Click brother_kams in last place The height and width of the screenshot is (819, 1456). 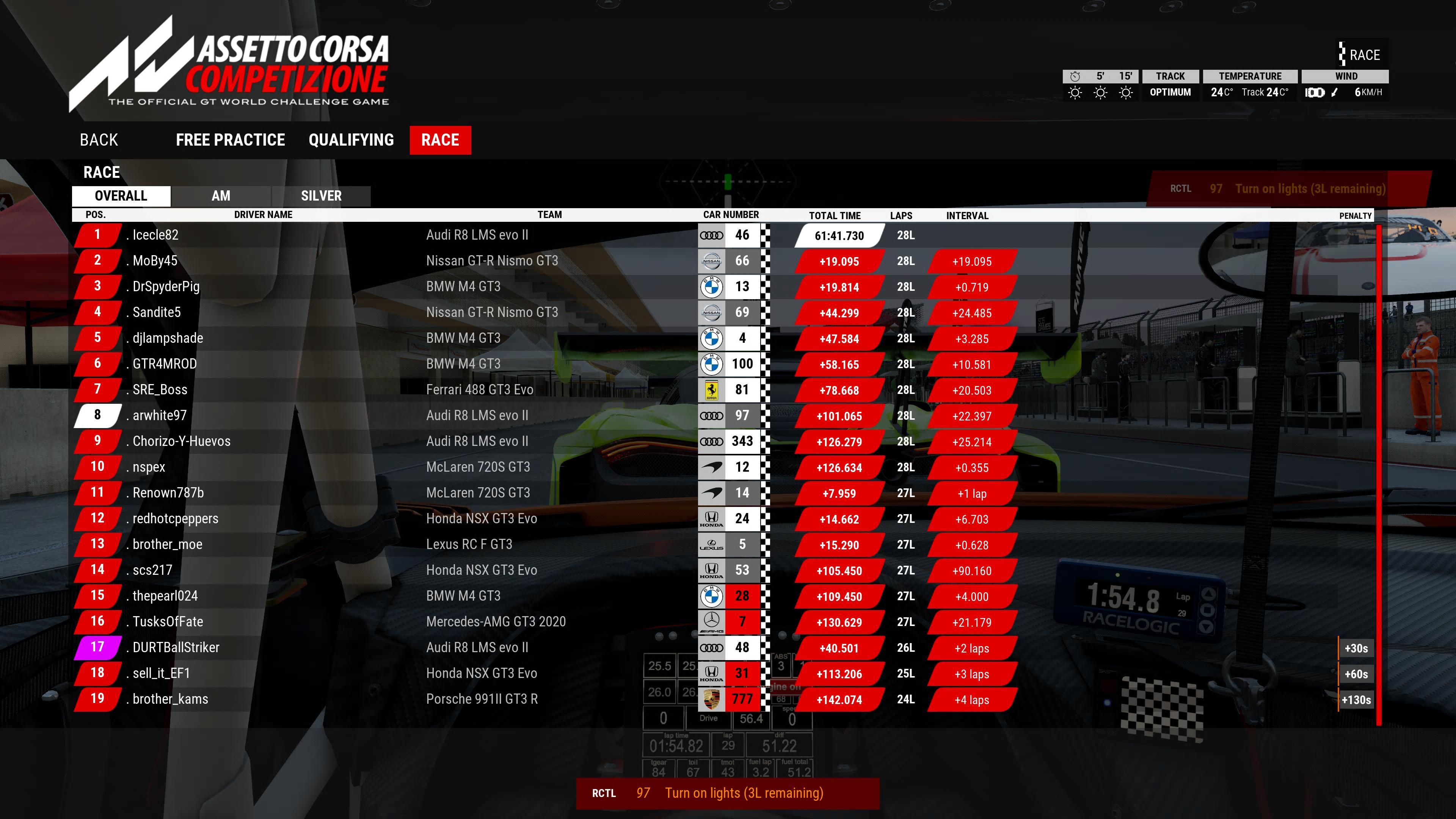(170, 699)
